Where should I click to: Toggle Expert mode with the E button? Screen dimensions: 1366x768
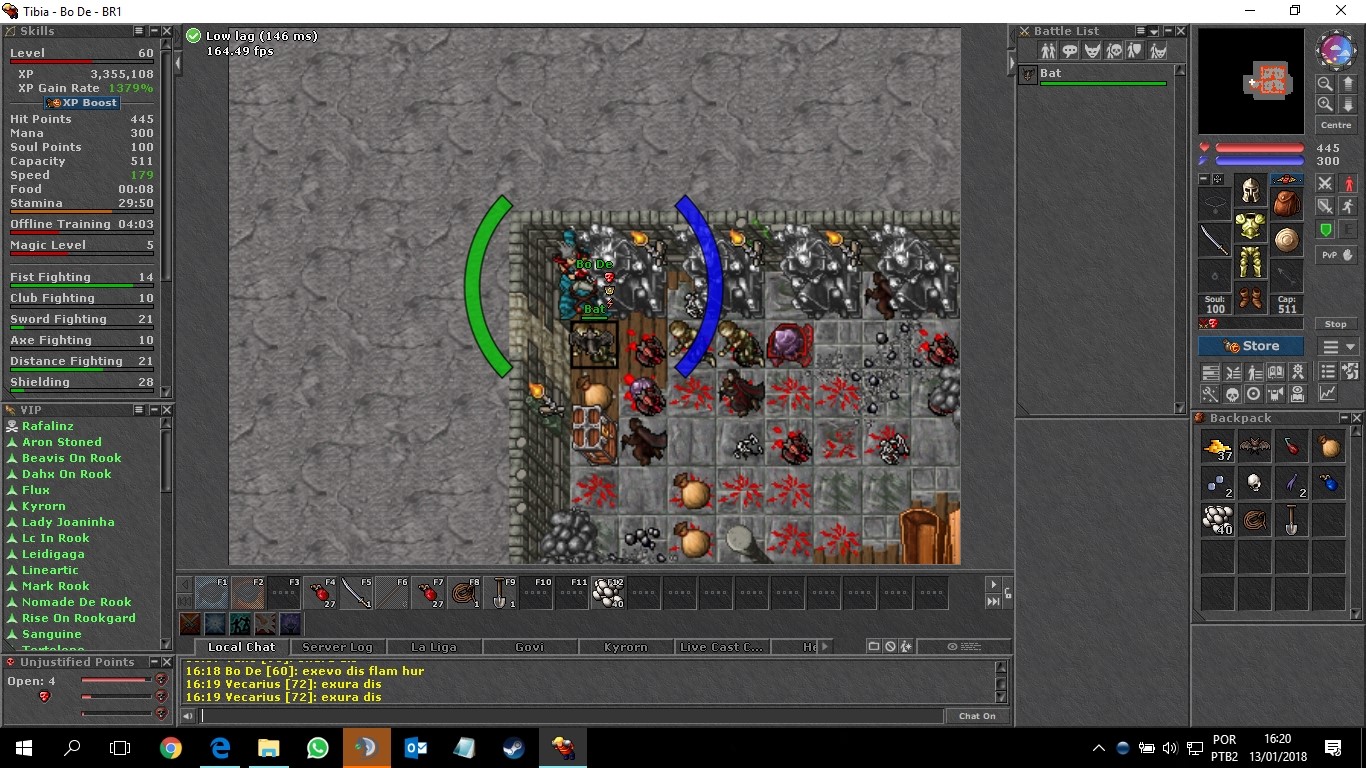point(1351,229)
